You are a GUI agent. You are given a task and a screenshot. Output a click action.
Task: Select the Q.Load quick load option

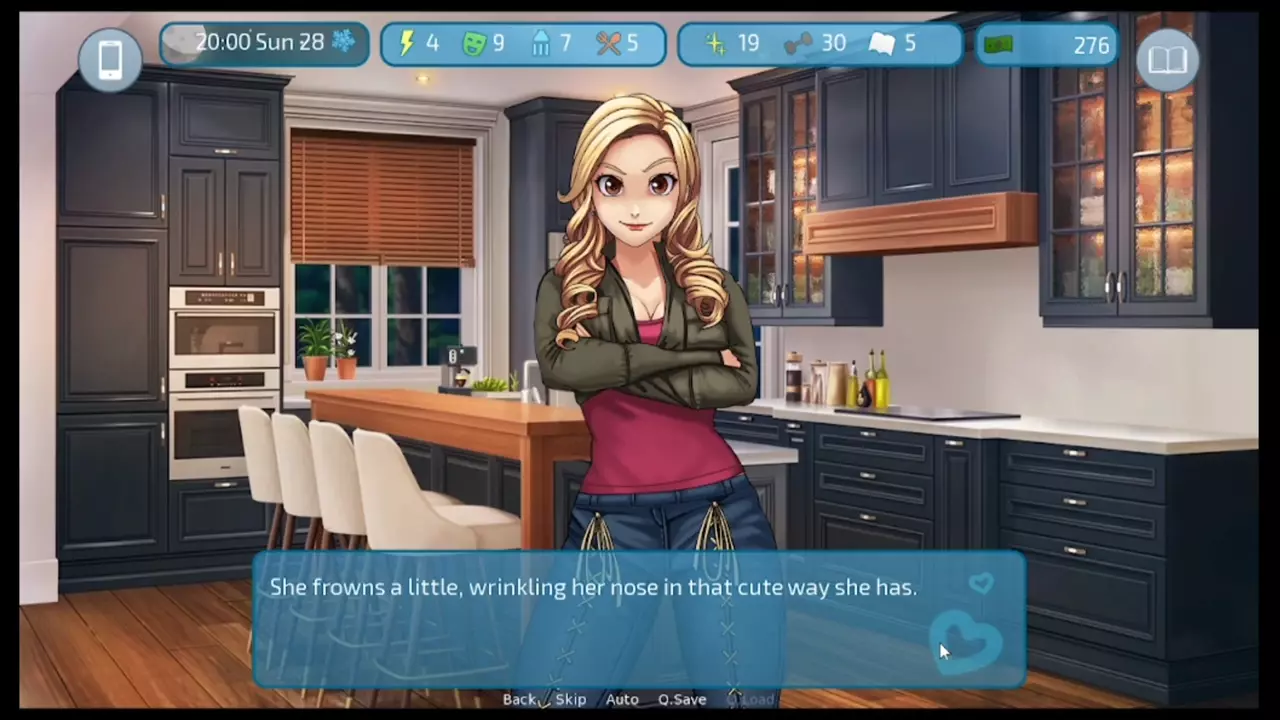pos(751,699)
